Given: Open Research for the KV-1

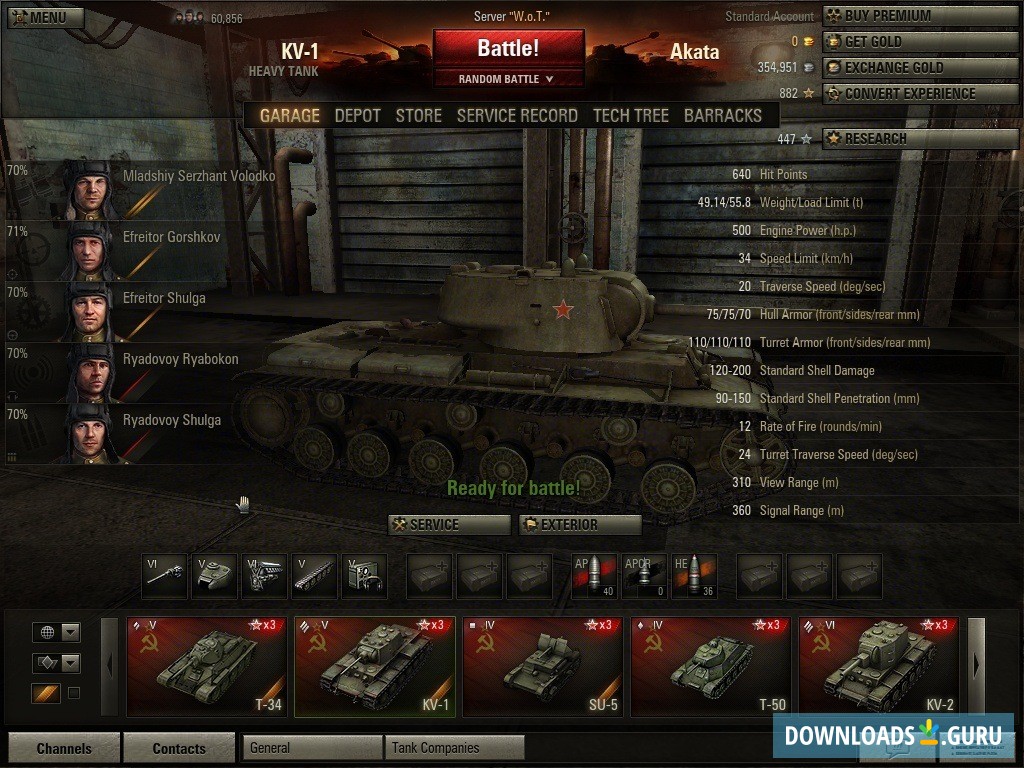Looking at the screenshot, I should (x=920, y=139).
